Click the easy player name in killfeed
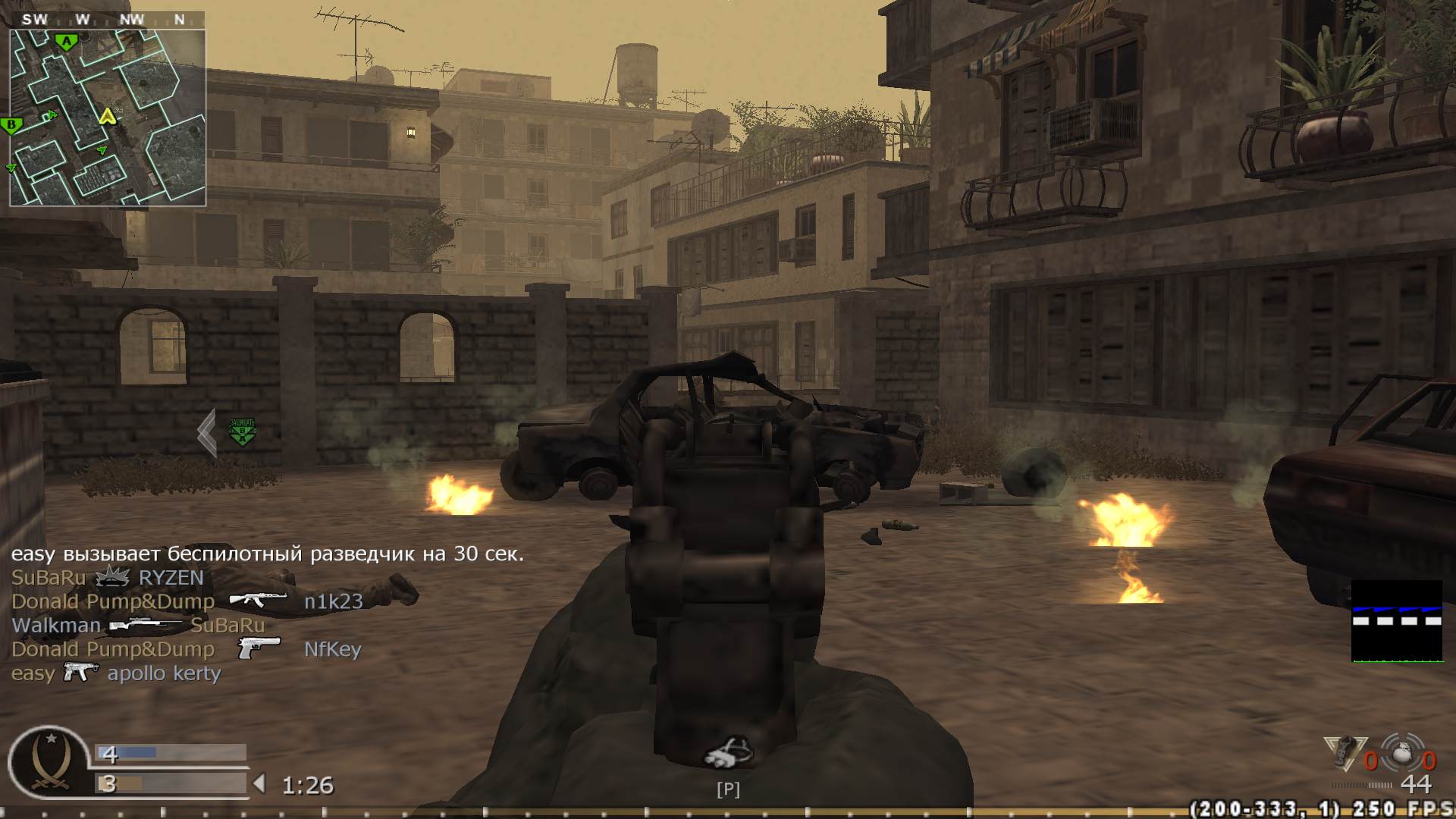This screenshot has width=1456, height=819. pos(33,673)
